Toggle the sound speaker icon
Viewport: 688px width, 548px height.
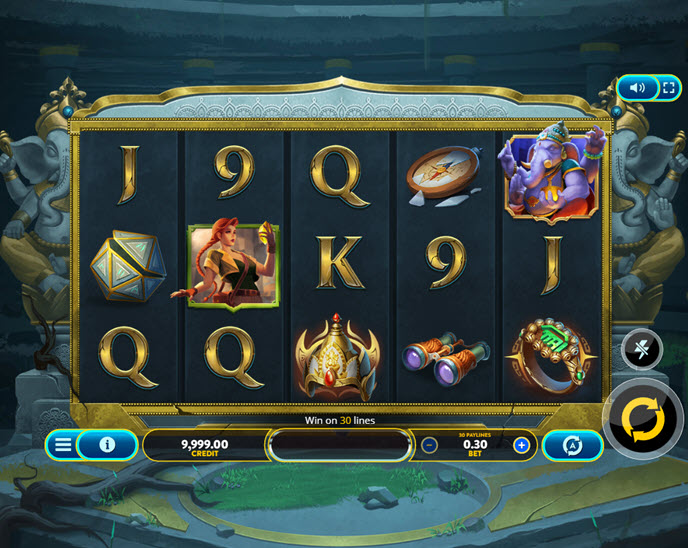[637, 88]
